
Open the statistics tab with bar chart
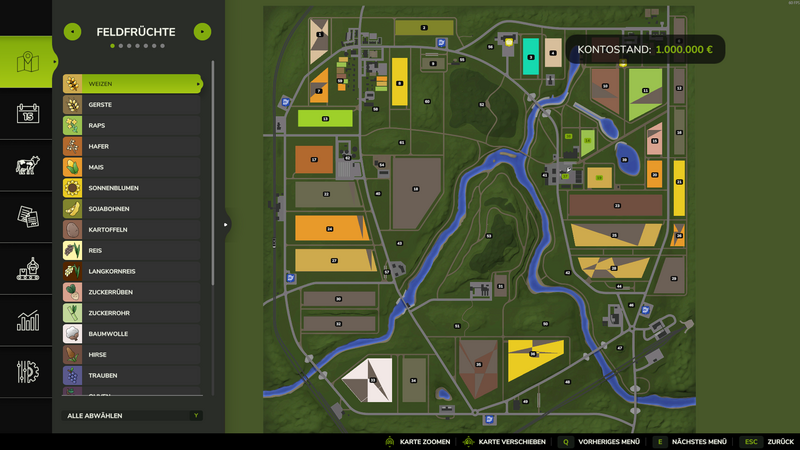coord(27,321)
